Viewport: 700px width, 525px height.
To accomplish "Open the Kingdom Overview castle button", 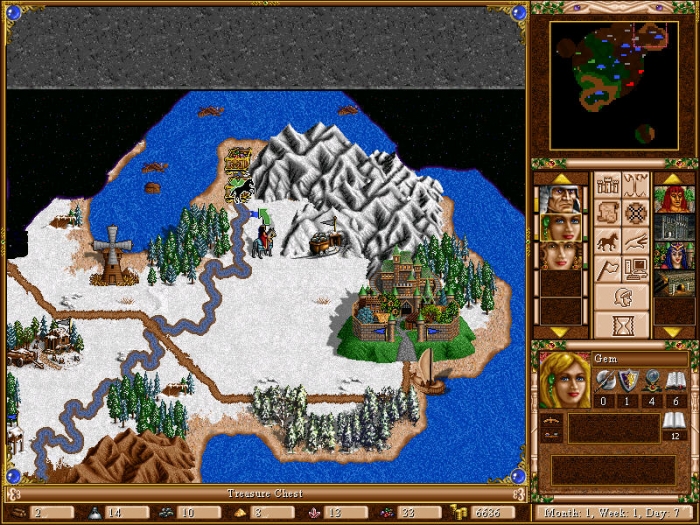I will click(607, 185).
